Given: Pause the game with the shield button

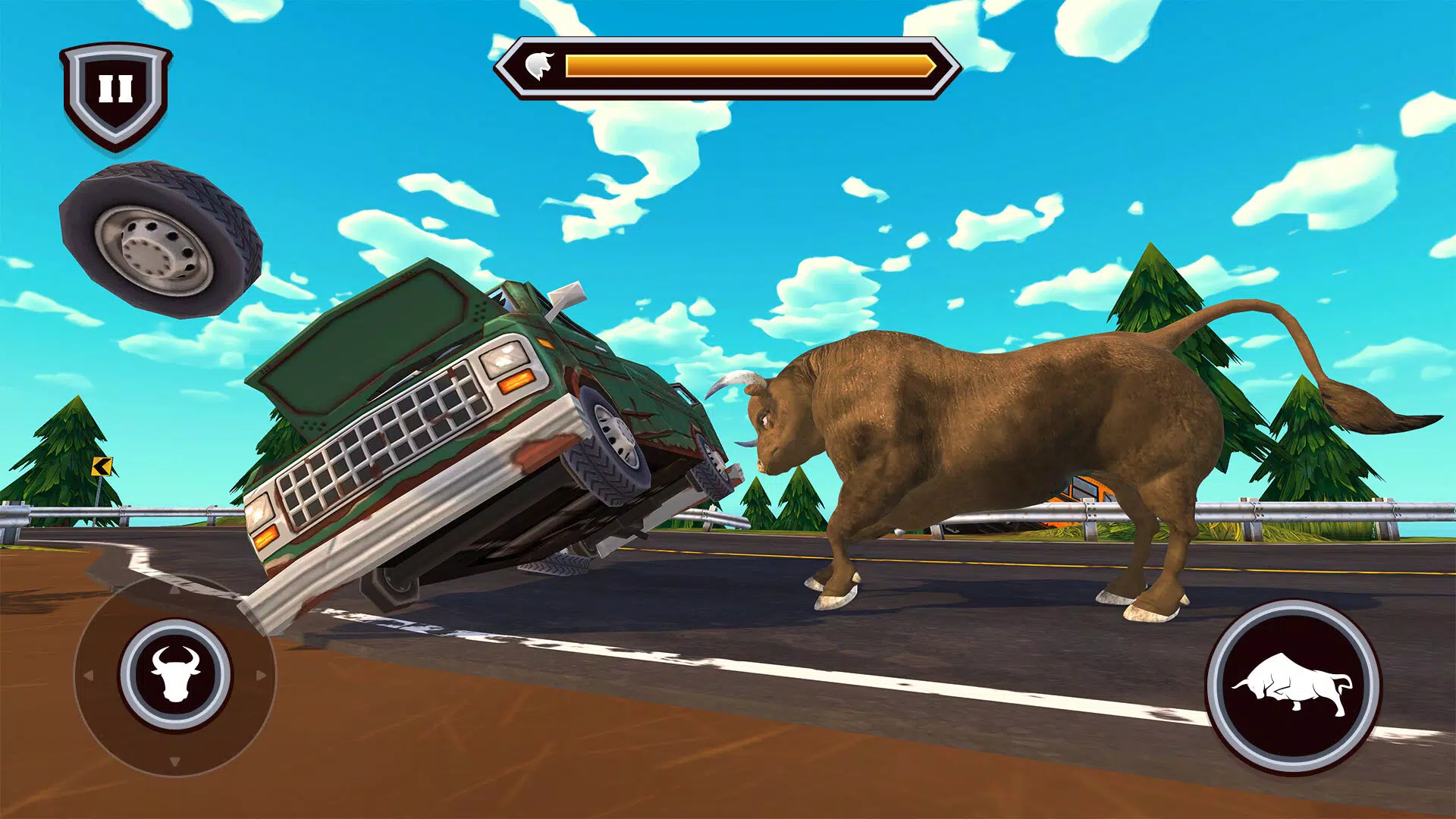Looking at the screenshot, I should (115, 91).
